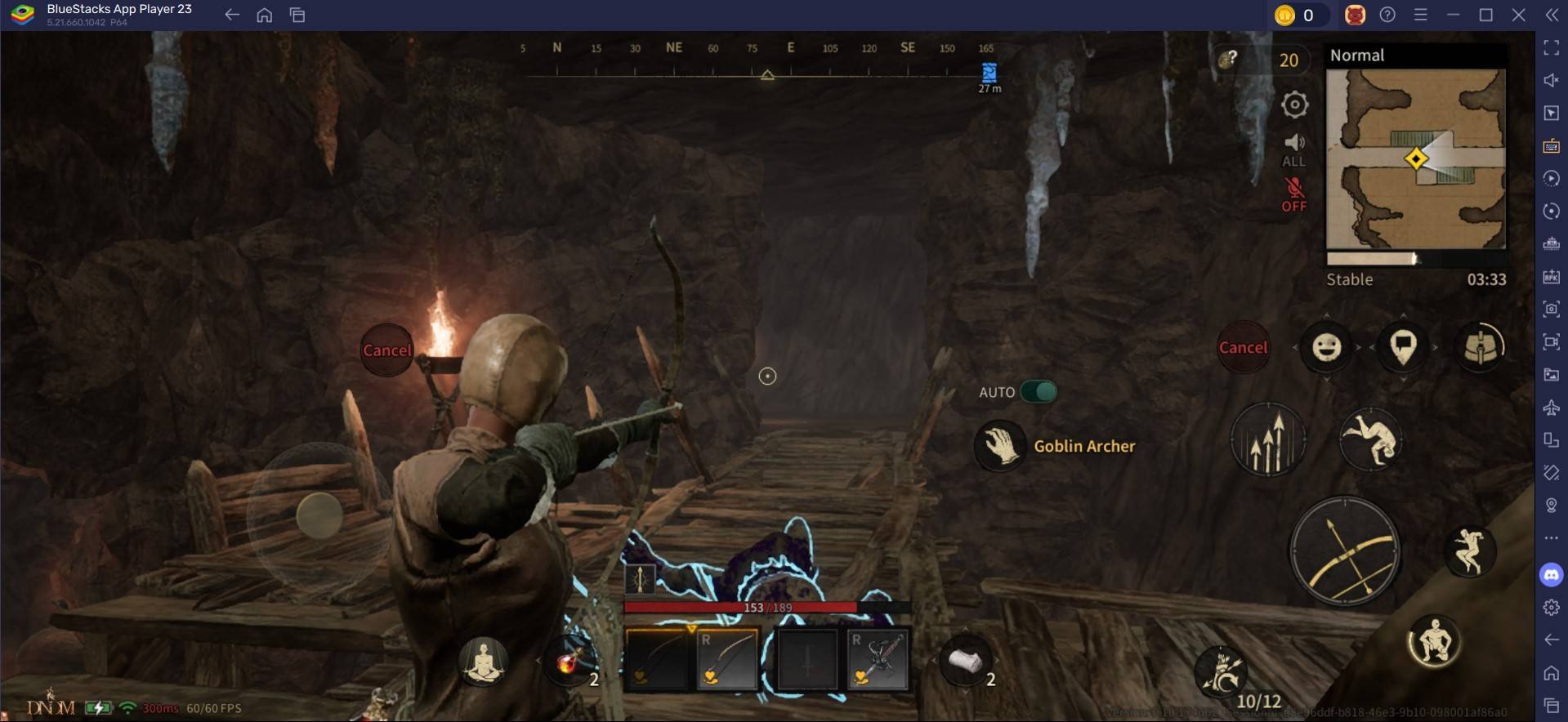
Task: Toggle the ALL speaker voice chat icon
Action: [1294, 149]
